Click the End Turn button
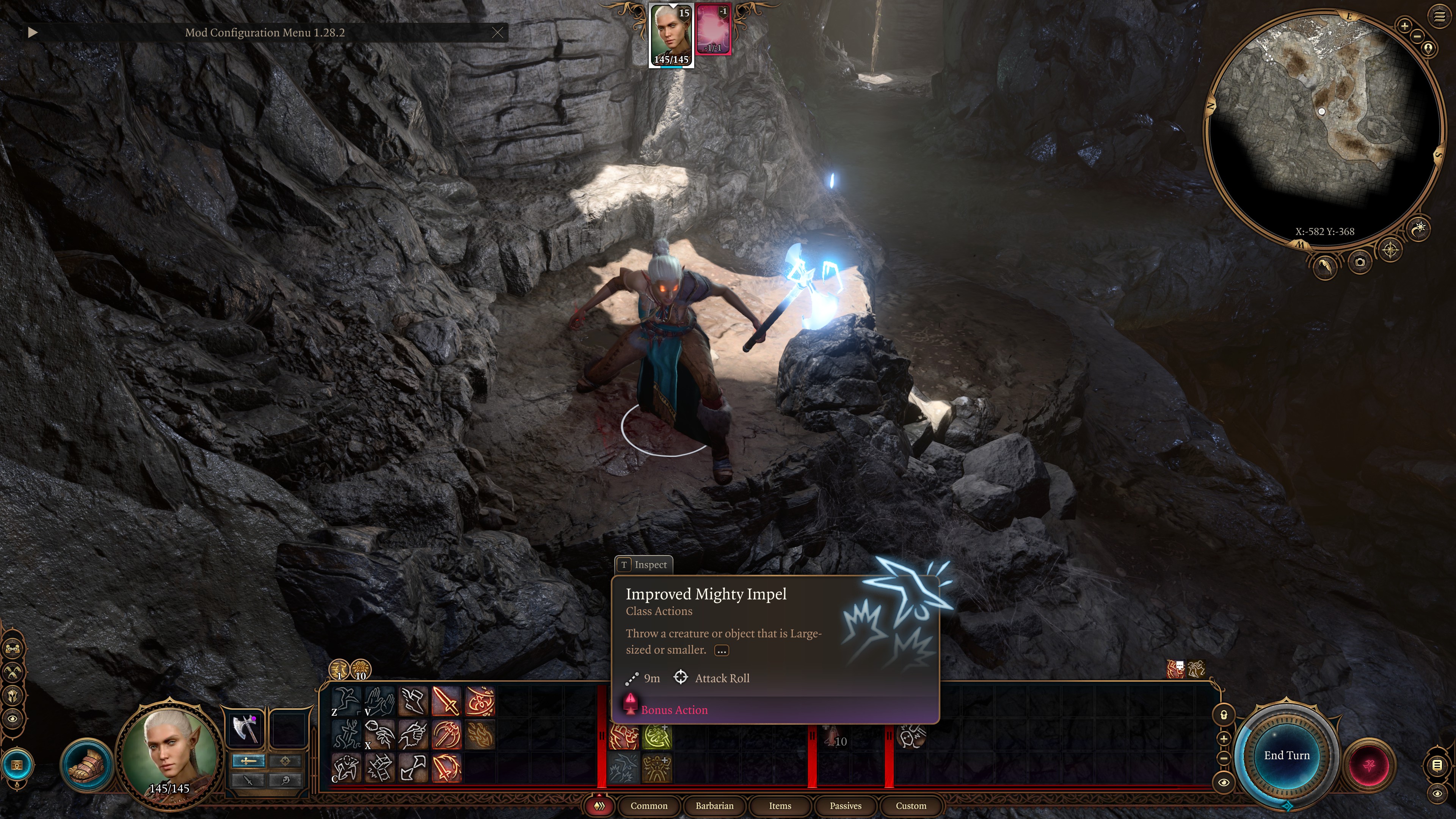Screen dimensions: 1456x819 click(1286, 756)
